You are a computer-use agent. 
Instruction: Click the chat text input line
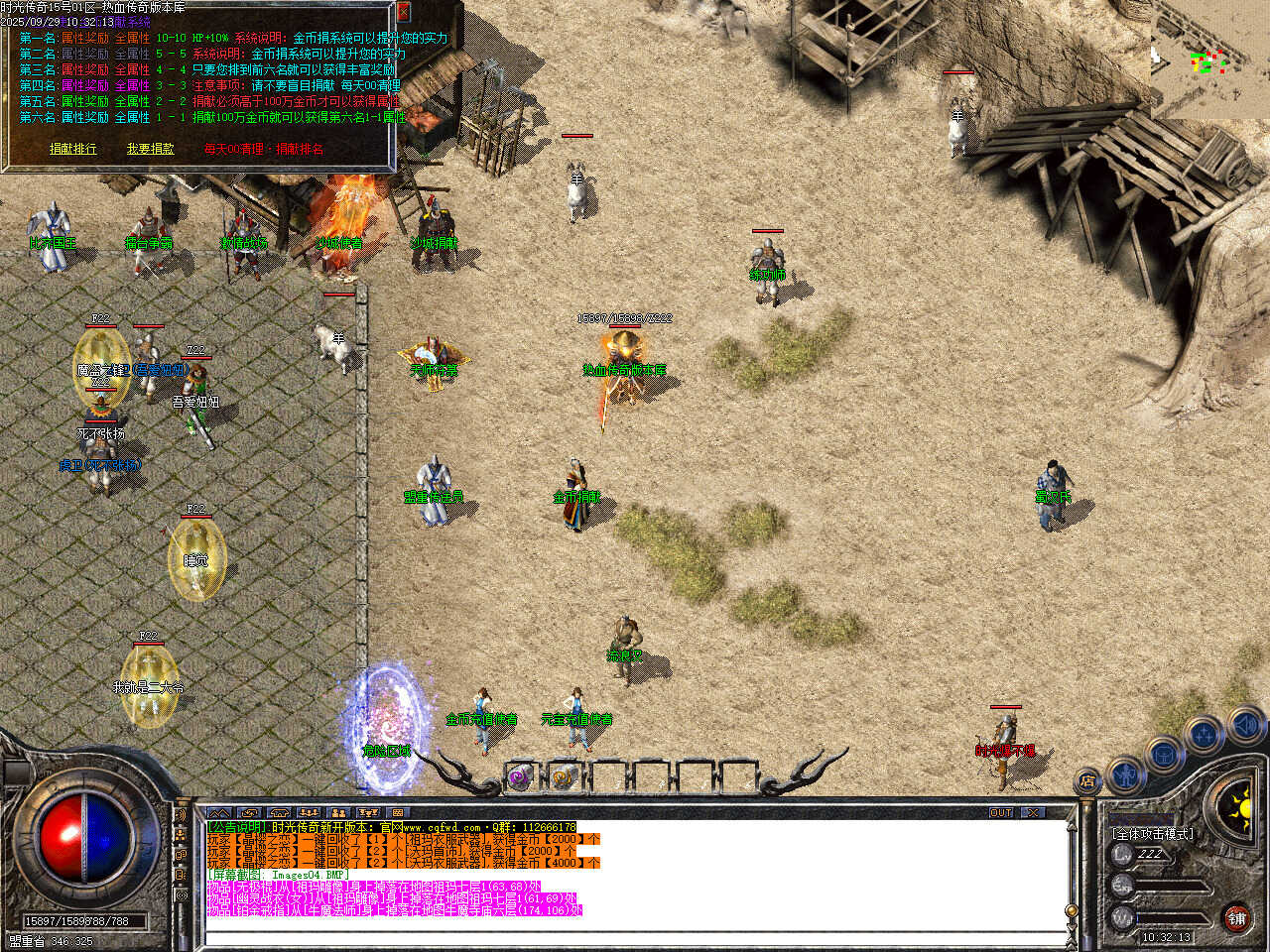[x=635, y=936]
